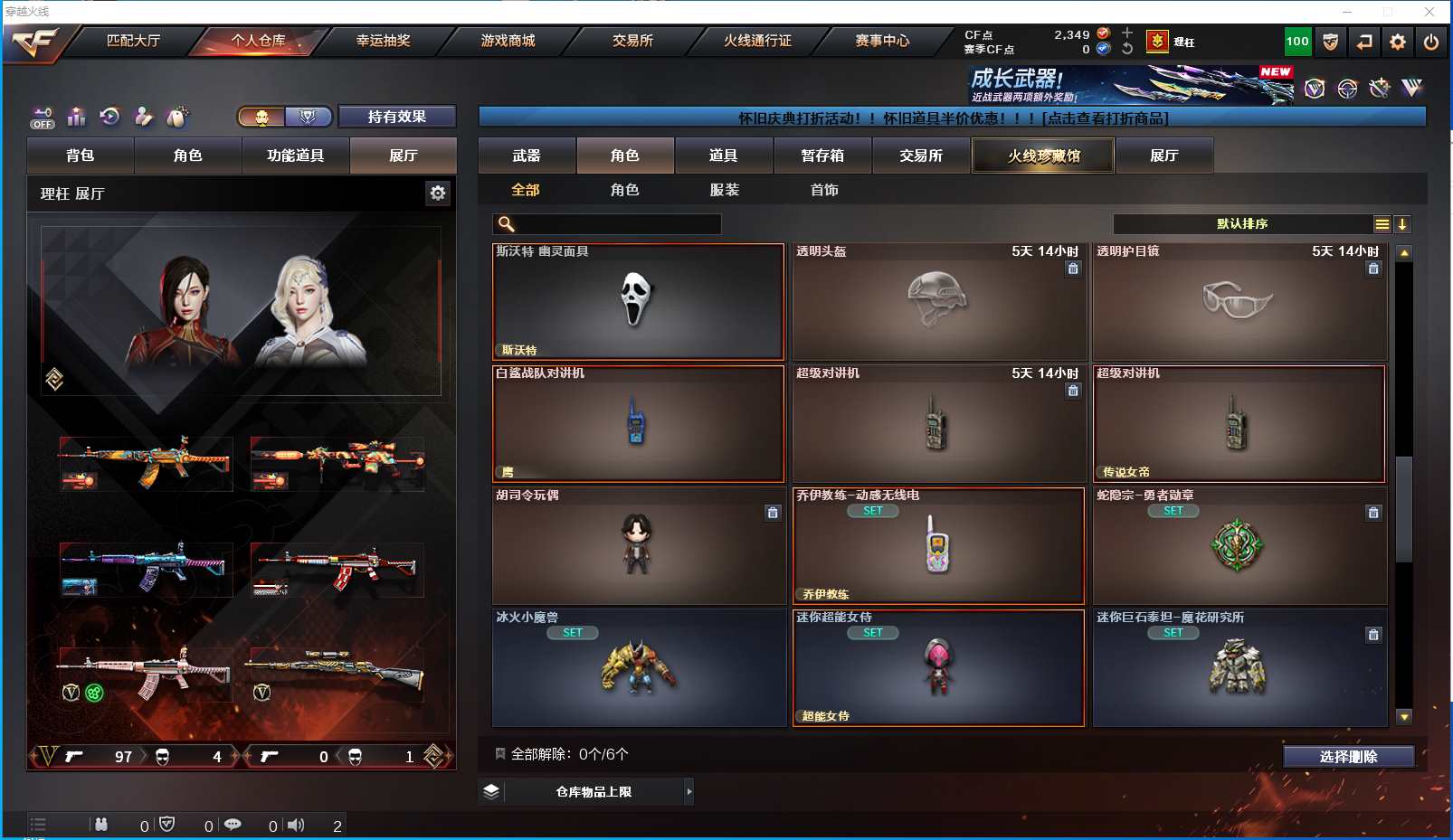This screenshot has height=840, width=1453.
Task: Open the 游戏商城 shop
Action: 508,41
